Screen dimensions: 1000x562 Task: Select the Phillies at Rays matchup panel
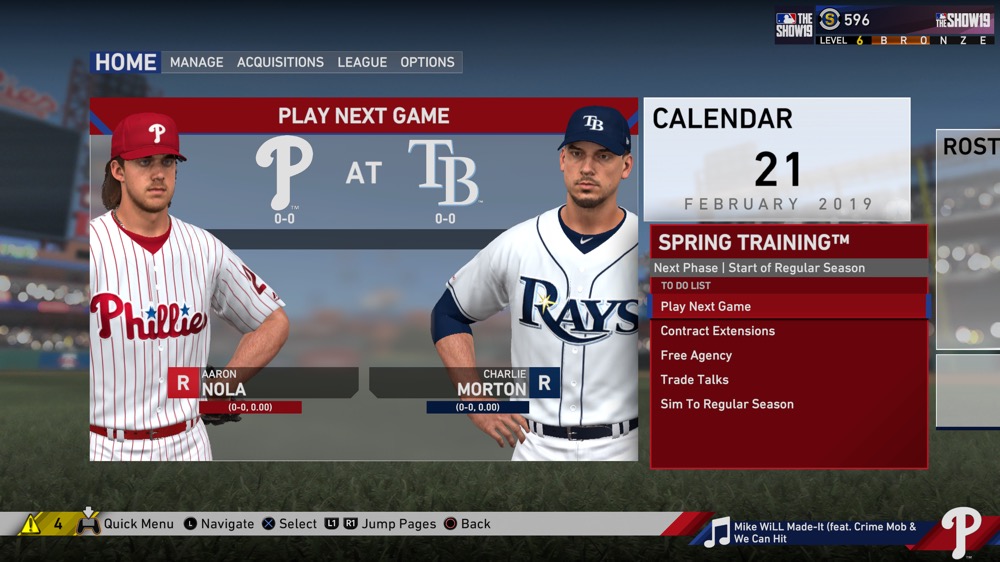[x=364, y=280]
